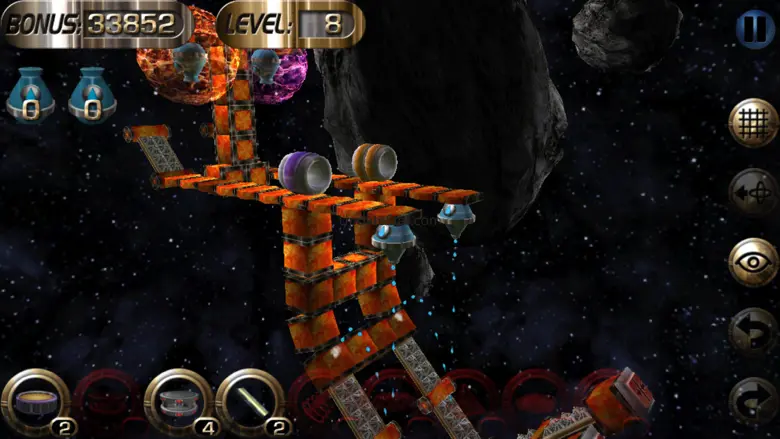Pause the game
This screenshot has height=439, width=780.
pyautogui.click(x=753, y=28)
